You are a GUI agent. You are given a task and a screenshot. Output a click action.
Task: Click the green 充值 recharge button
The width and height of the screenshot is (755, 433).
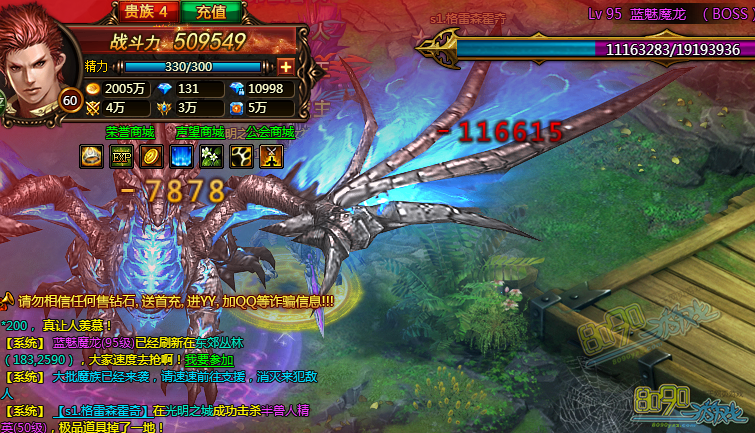point(211,11)
